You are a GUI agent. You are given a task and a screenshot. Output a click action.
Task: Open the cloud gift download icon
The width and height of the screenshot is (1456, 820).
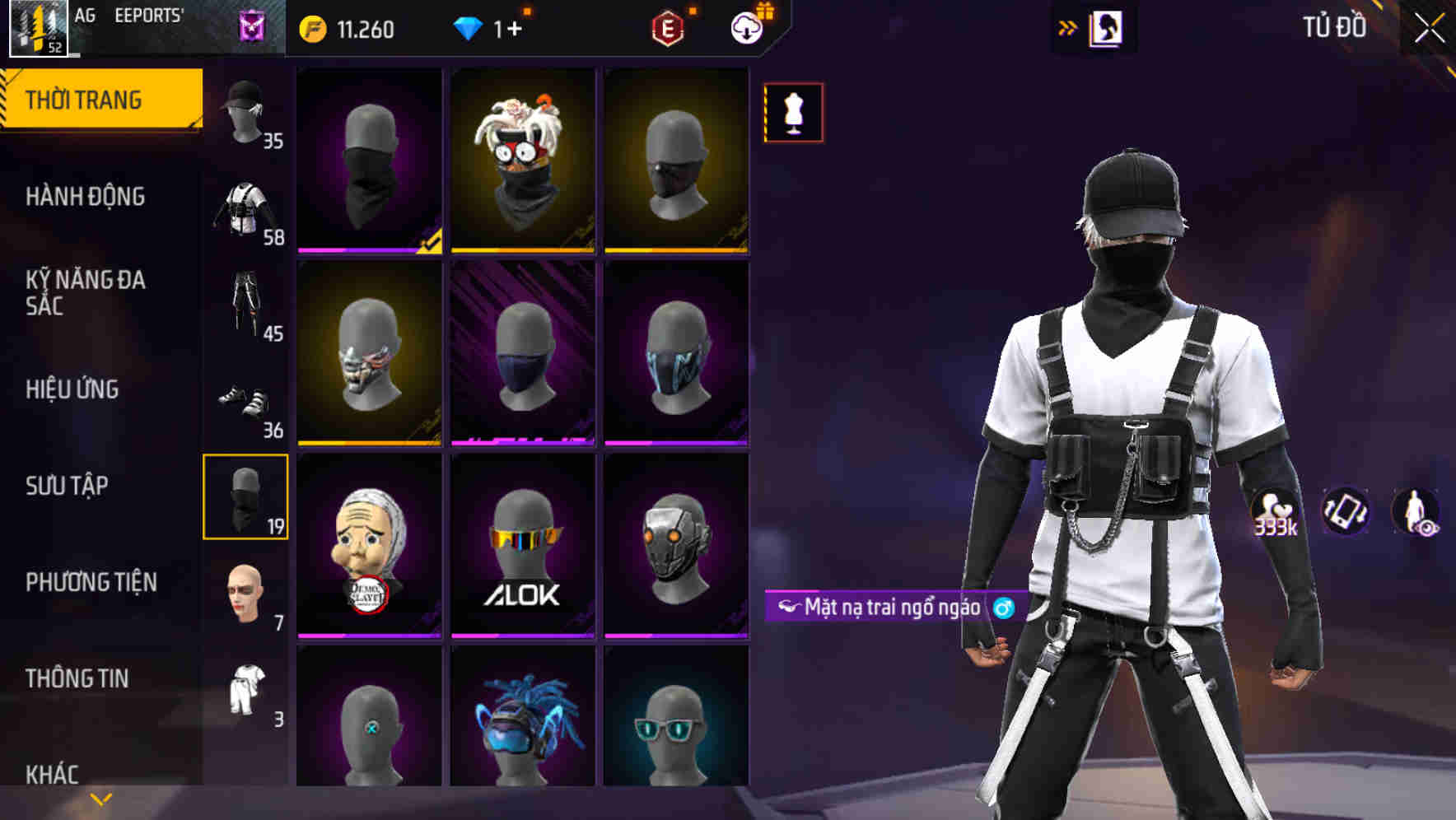746,26
